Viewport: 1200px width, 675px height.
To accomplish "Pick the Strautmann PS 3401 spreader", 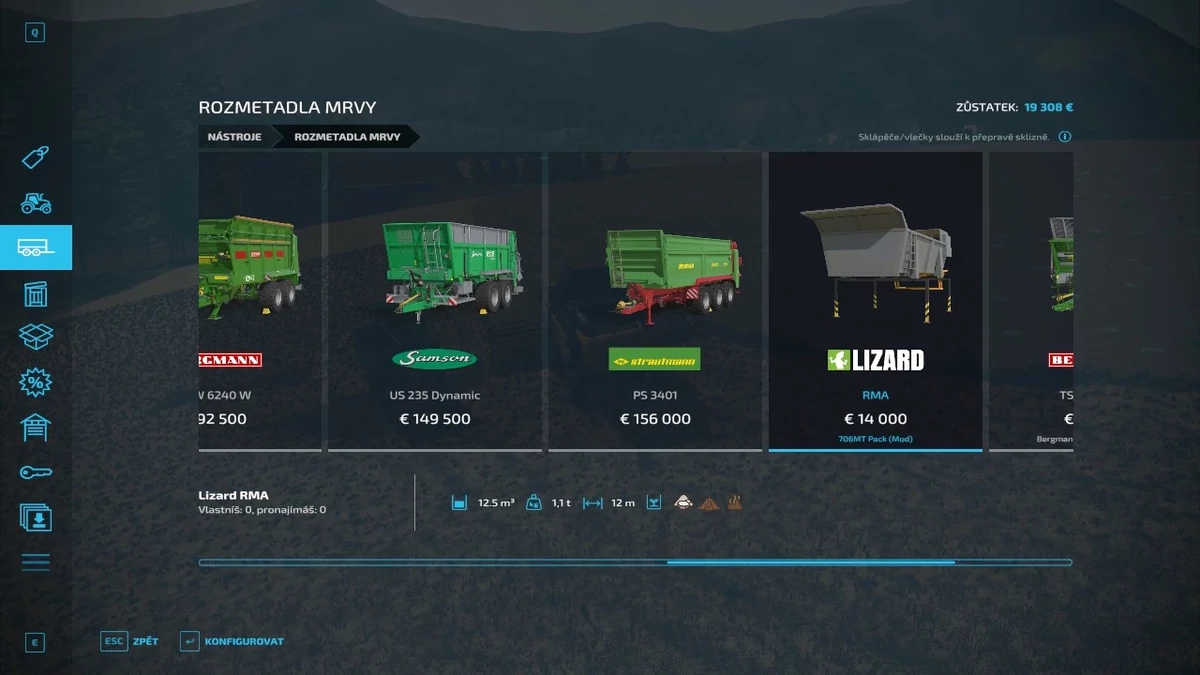I will click(655, 300).
